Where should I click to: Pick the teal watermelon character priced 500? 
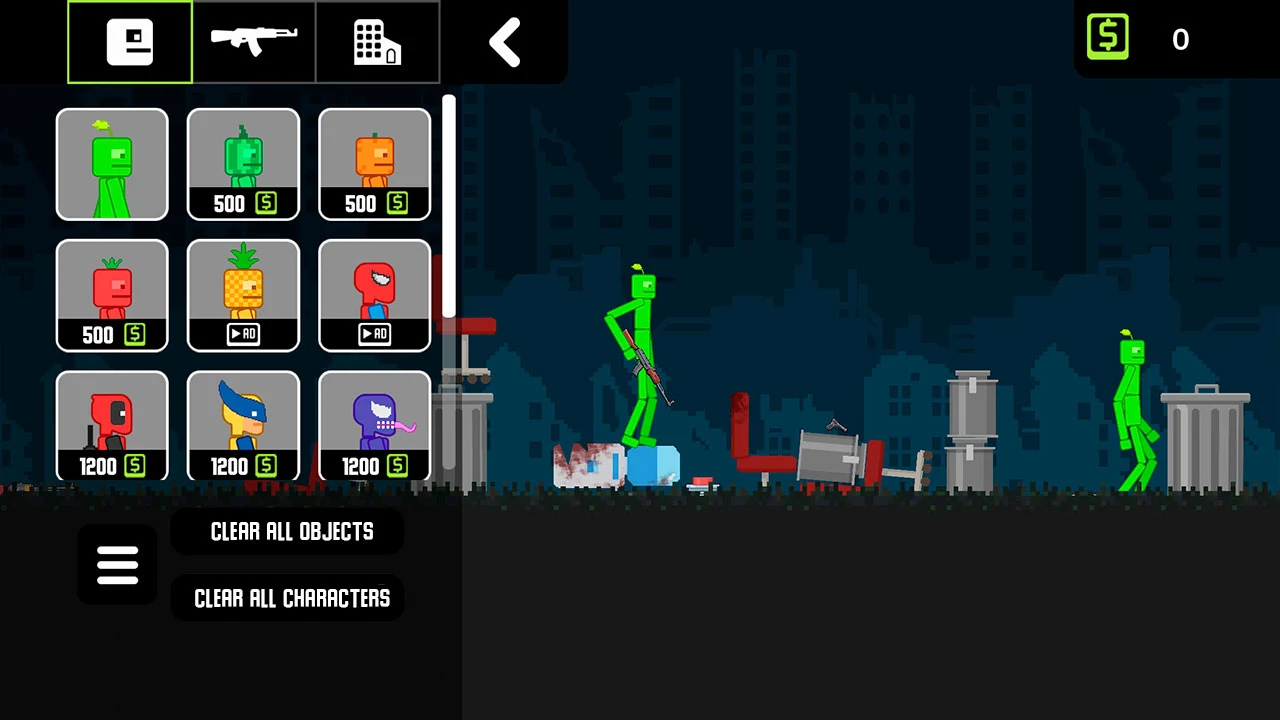point(243,164)
